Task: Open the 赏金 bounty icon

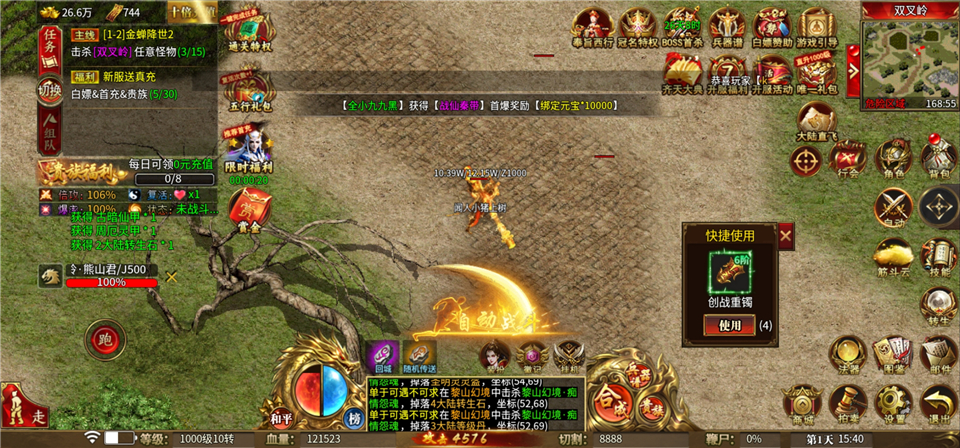Action: [x=245, y=210]
